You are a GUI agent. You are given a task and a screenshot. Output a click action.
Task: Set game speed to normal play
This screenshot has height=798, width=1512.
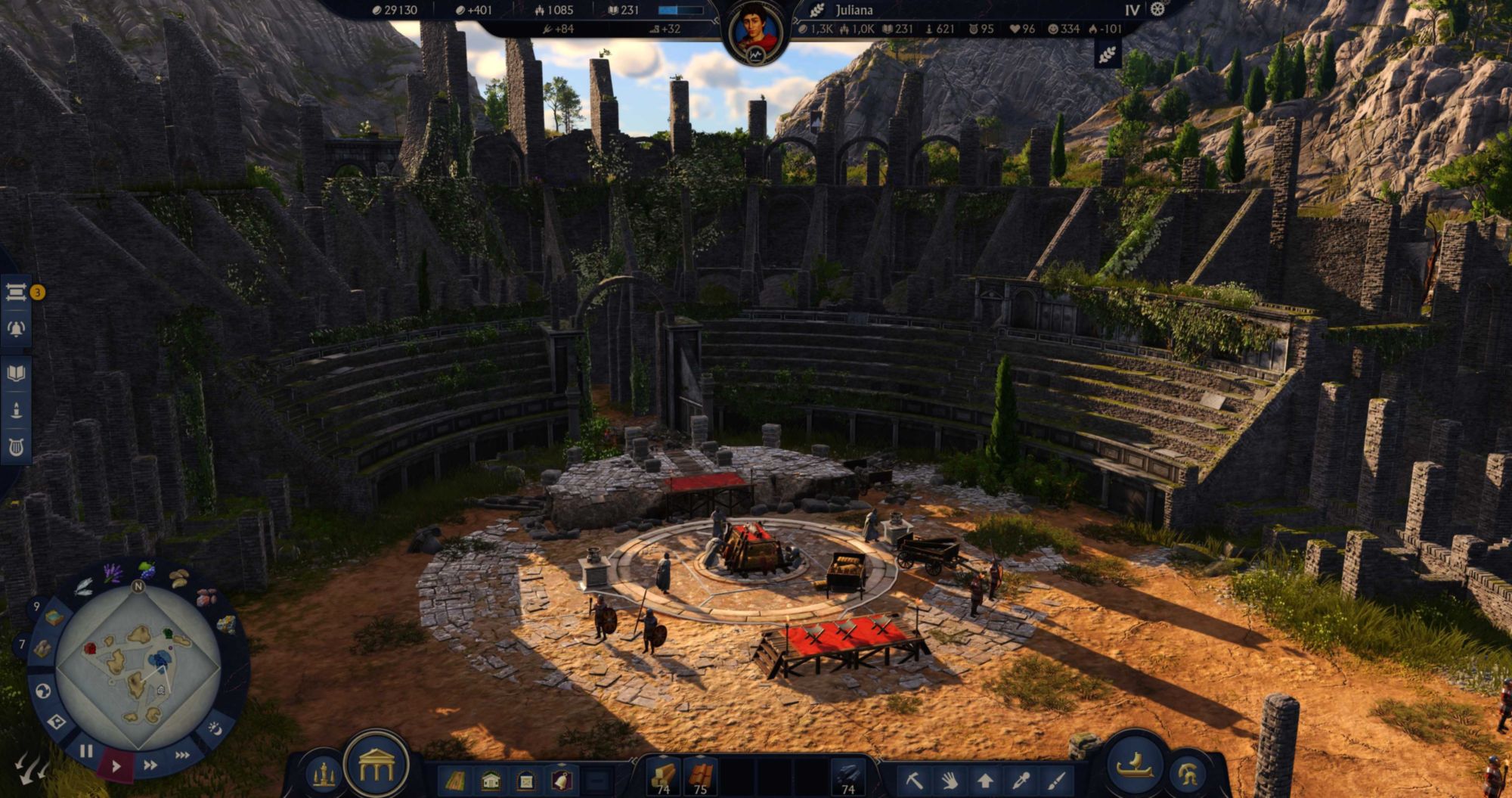coord(116,765)
